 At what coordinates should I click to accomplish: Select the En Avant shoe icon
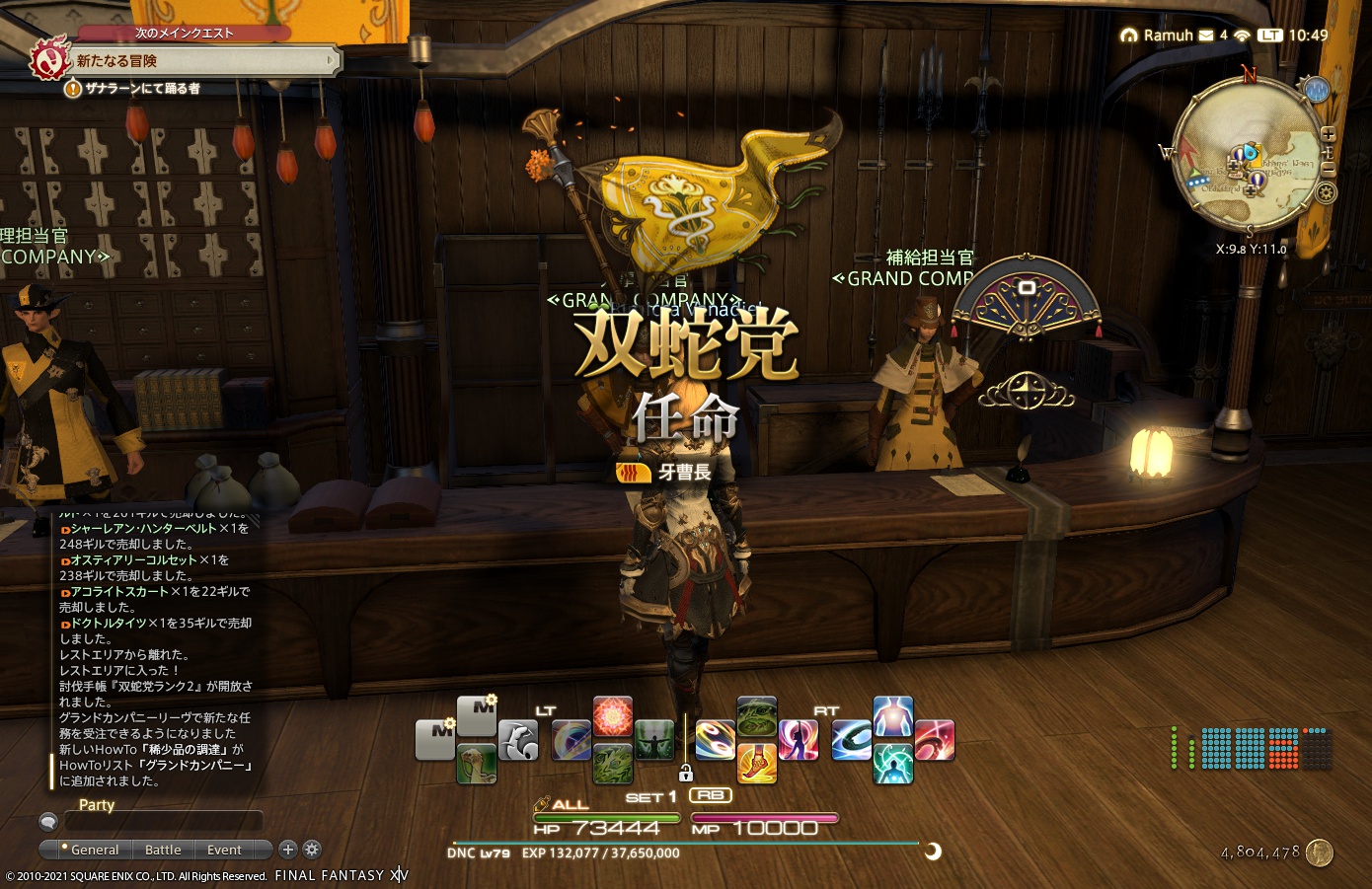758,765
